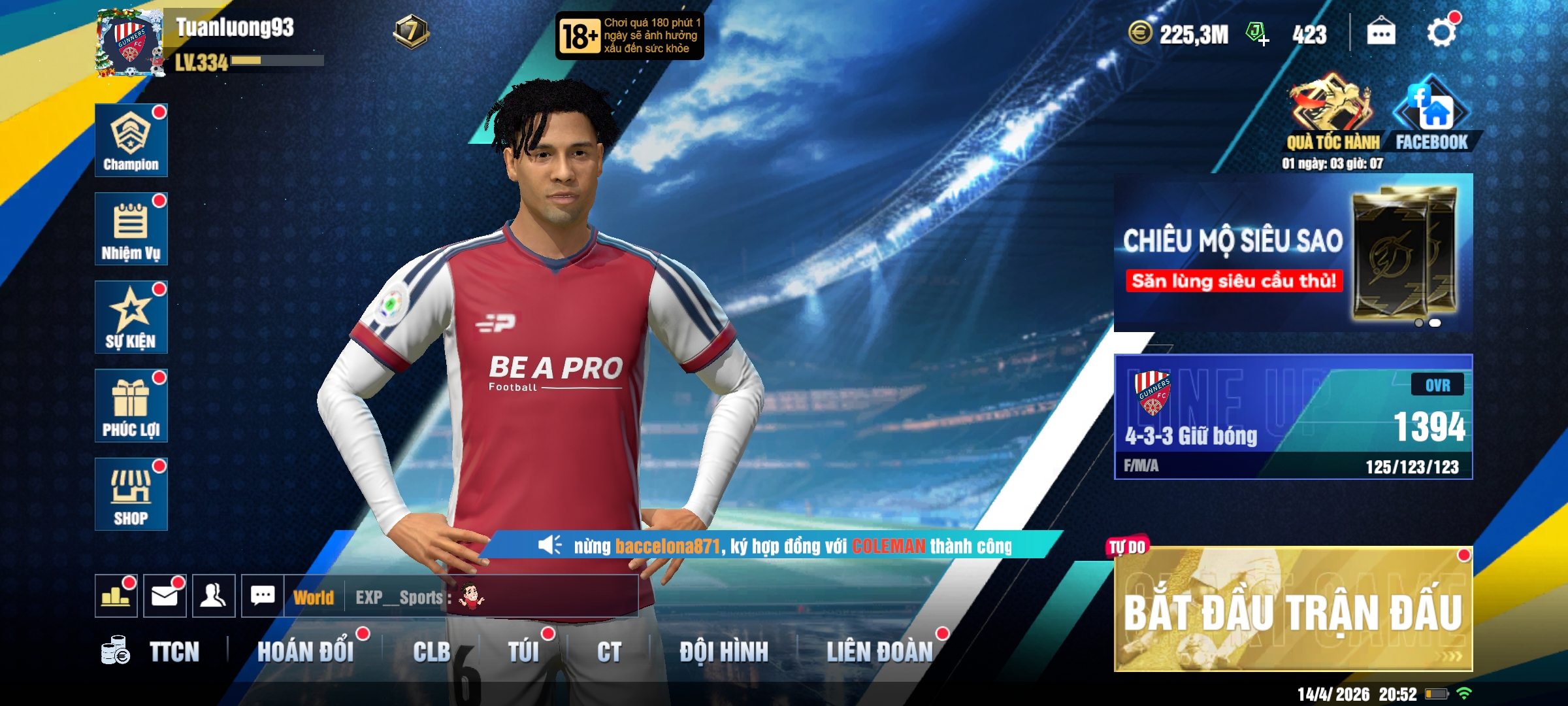Go to Hoán Đổi exchange
Image resolution: width=1568 pixels, height=706 pixels.
(x=305, y=652)
